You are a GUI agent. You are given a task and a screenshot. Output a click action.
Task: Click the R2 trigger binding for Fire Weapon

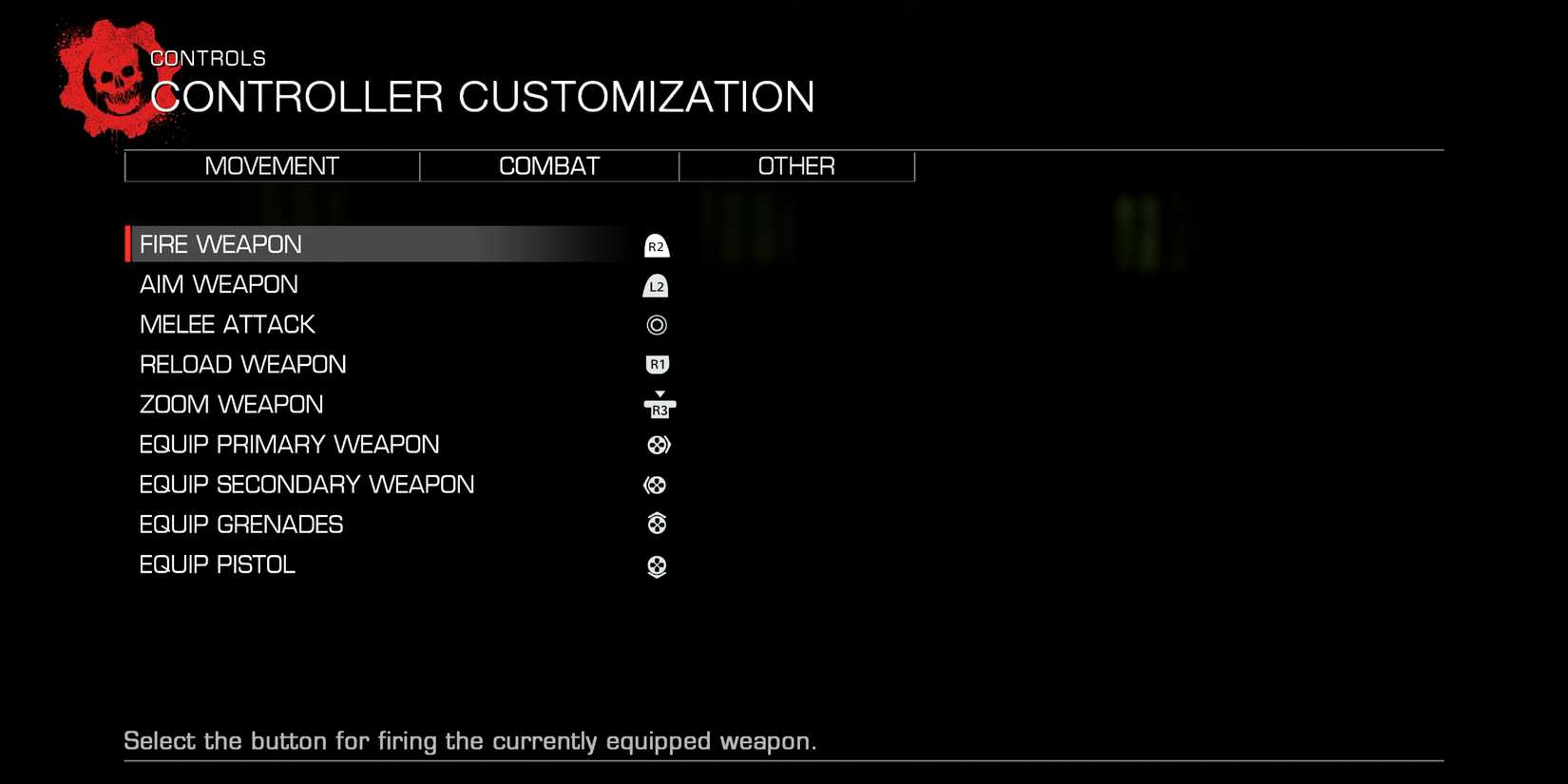tap(656, 244)
